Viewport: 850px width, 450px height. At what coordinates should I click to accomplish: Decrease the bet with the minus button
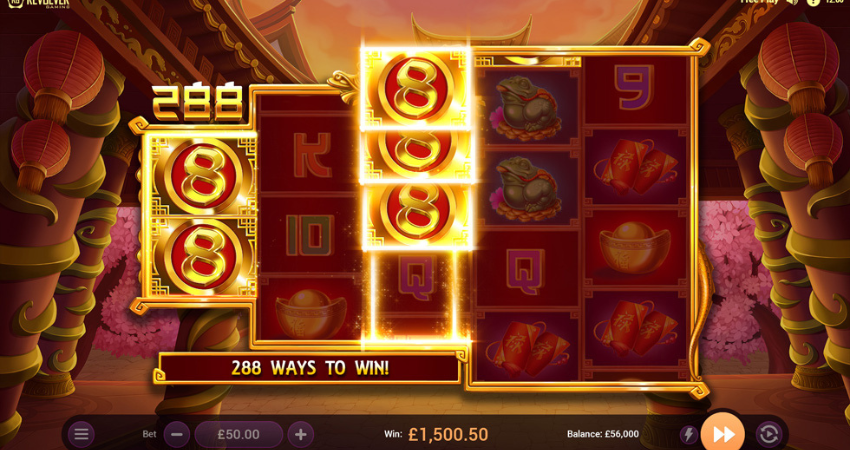[177, 434]
